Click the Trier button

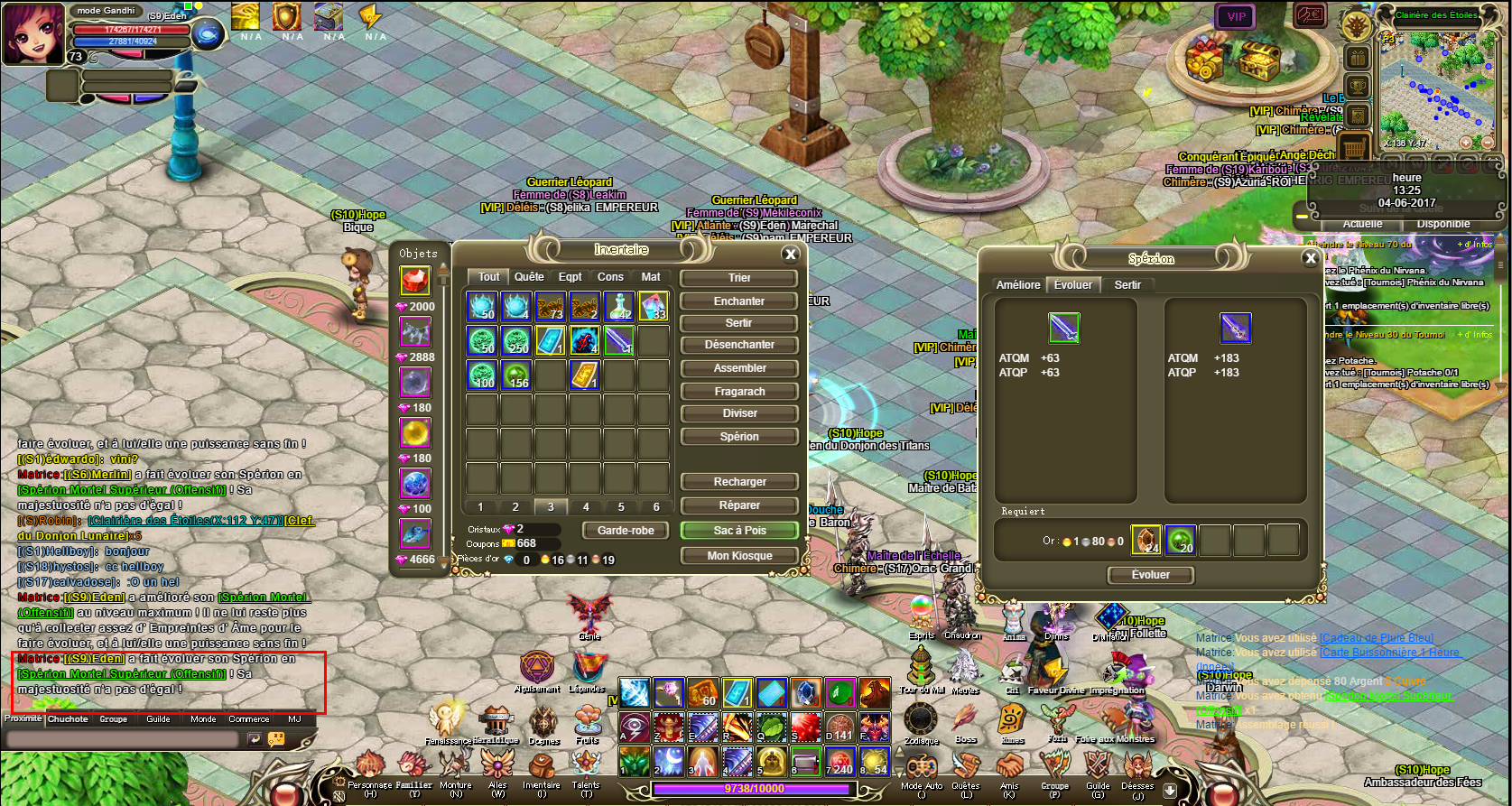click(739, 278)
